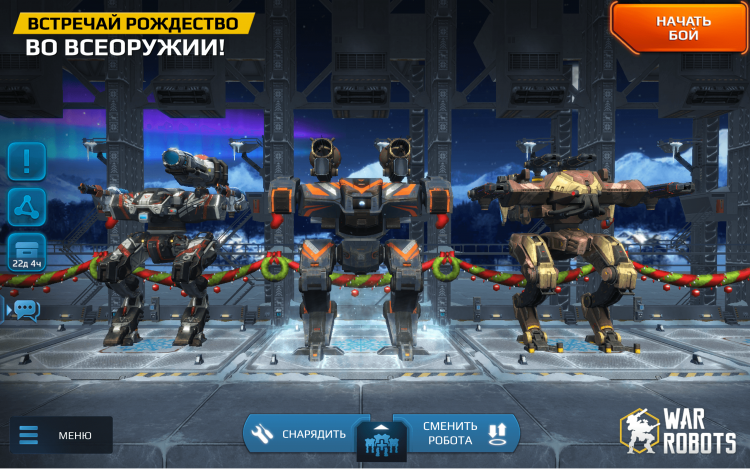The height and width of the screenshot is (469, 750).
Task: Expand the robot squad hangar icon
Action: 377,441
